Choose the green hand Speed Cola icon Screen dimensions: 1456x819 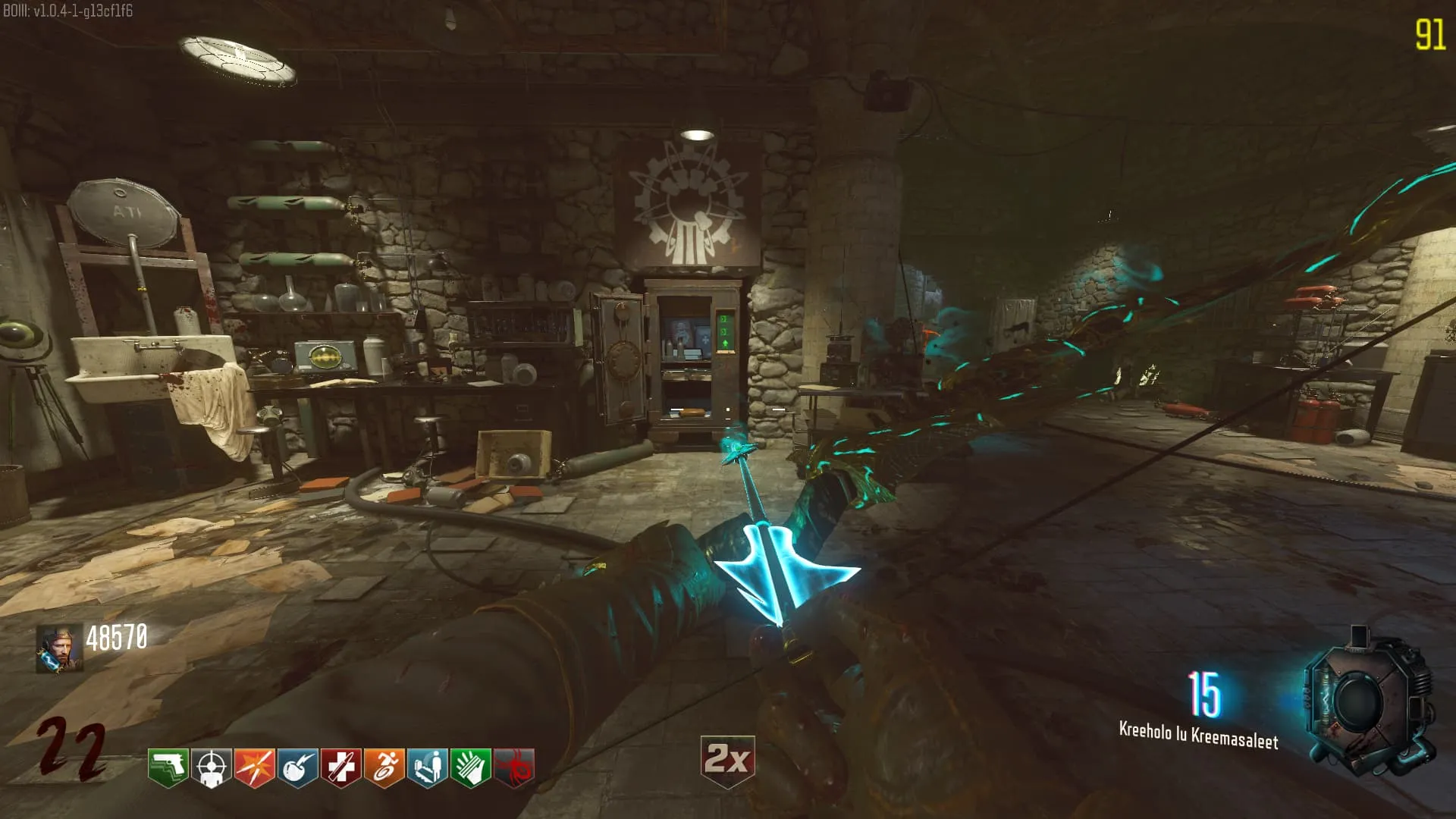[x=470, y=767]
